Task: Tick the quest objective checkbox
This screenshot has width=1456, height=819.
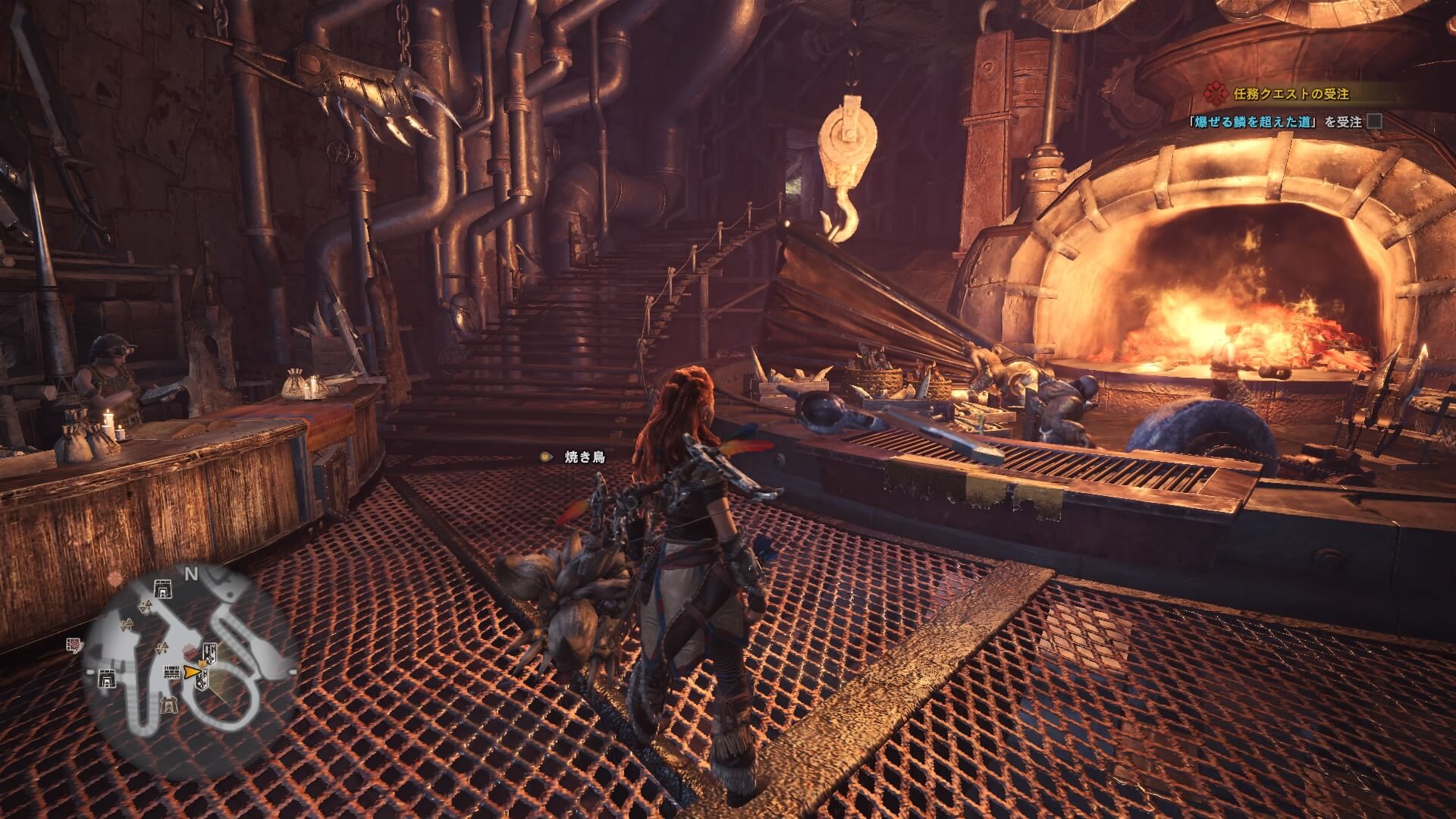Action: coord(1373,121)
